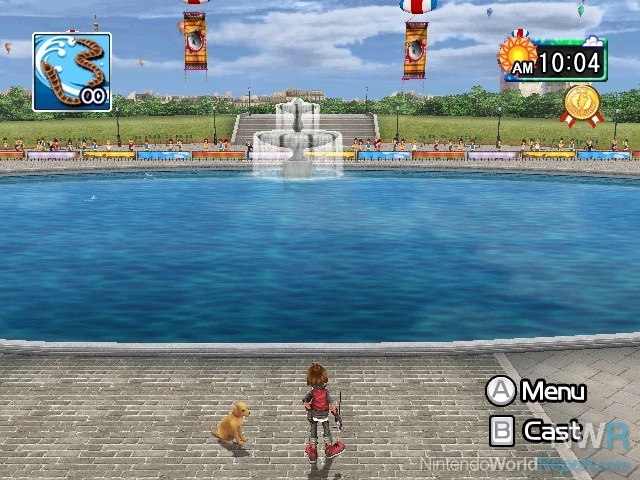640x480 pixels.
Task: Click the gold medal ribbon icon
Action: click(x=582, y=104)
